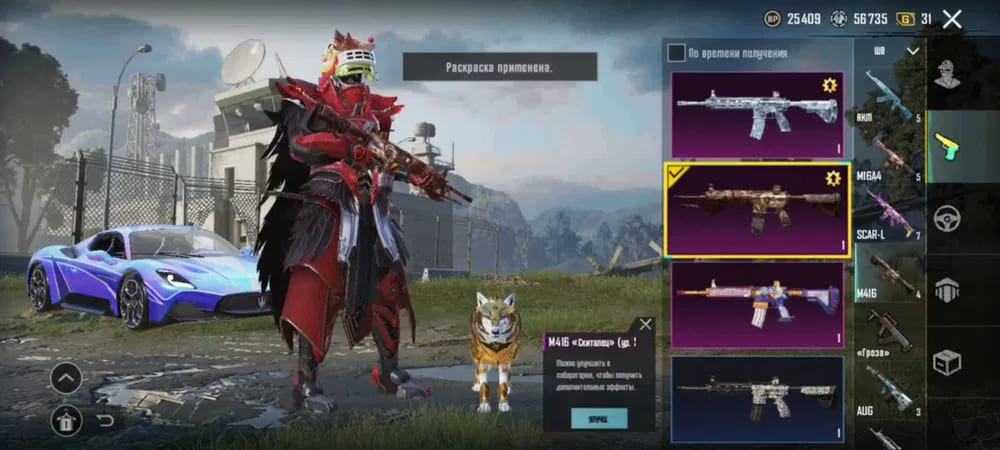Viewport: 1000px width, 450px height.
Task: Expand the up-arrow circle button
Action: click(66, 378)
